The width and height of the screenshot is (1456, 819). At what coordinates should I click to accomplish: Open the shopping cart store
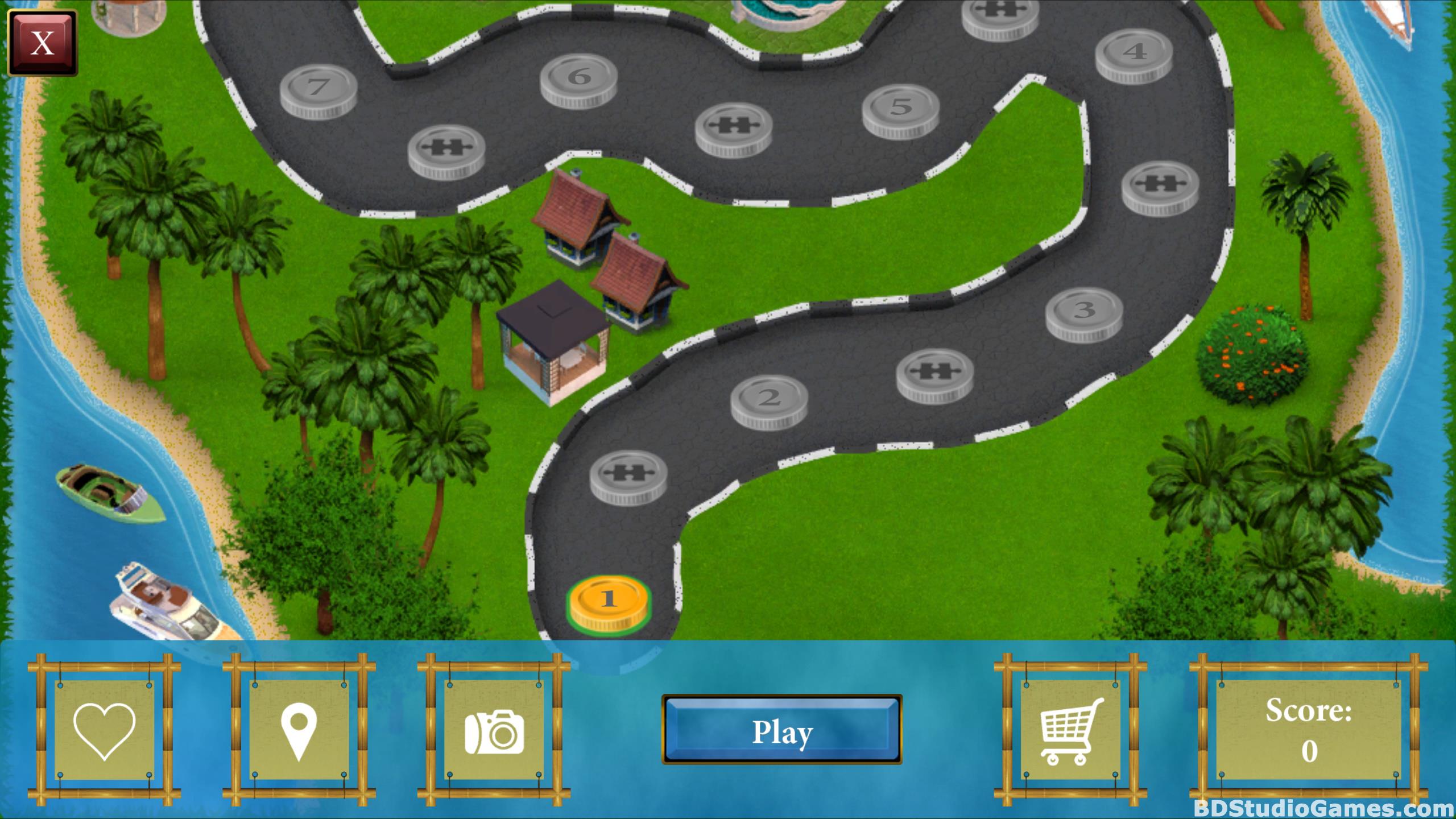tap(1070, 730)
